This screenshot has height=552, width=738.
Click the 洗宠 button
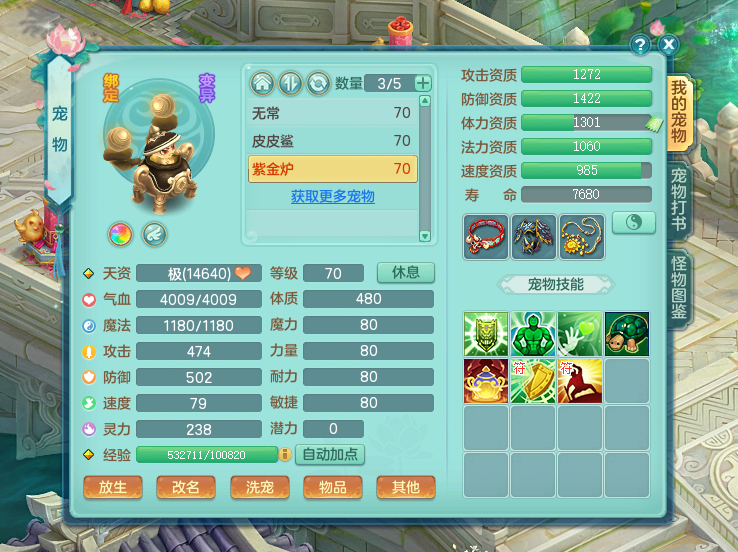click(260, 487)
